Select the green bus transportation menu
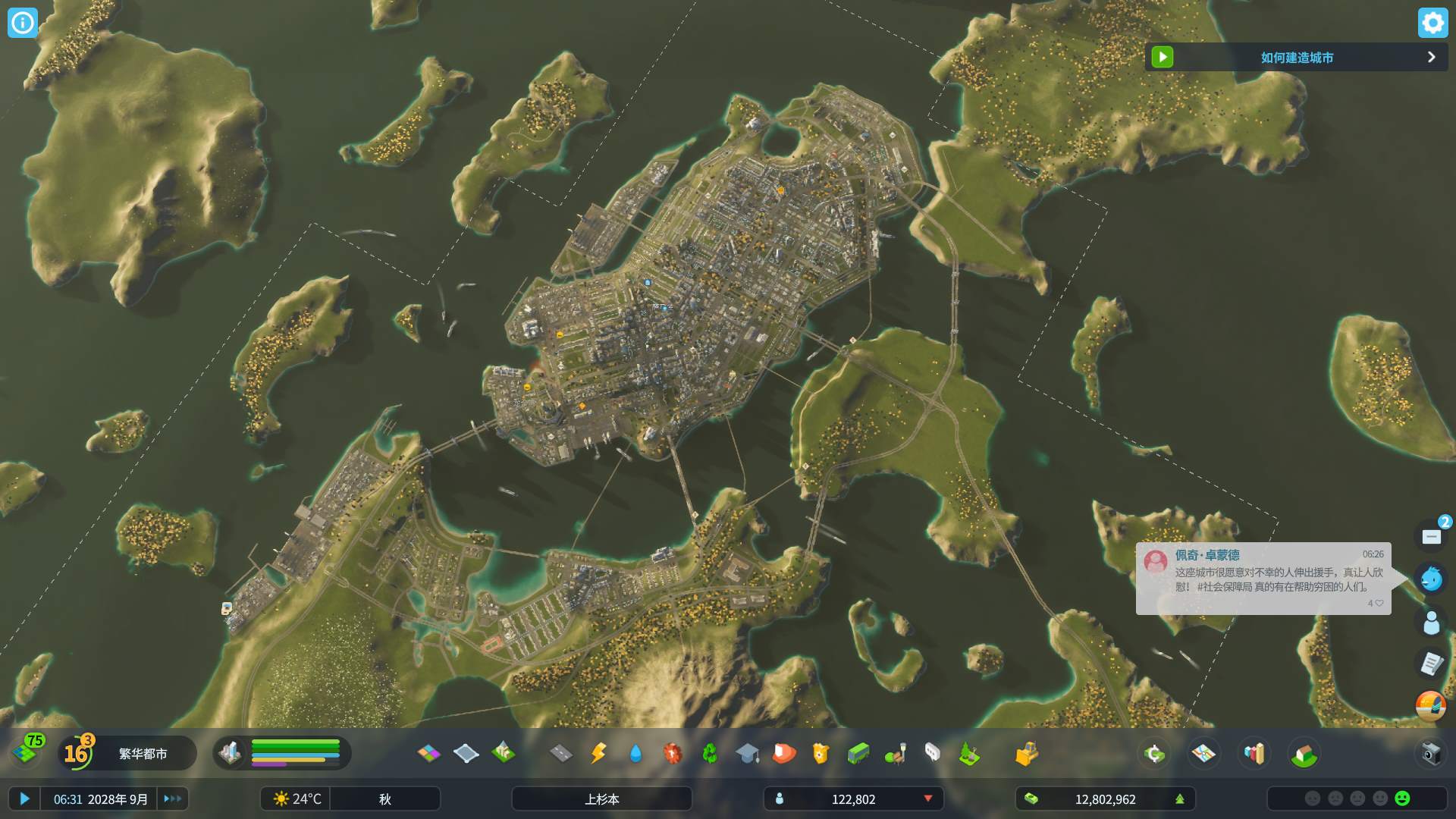 pos(858,753)
